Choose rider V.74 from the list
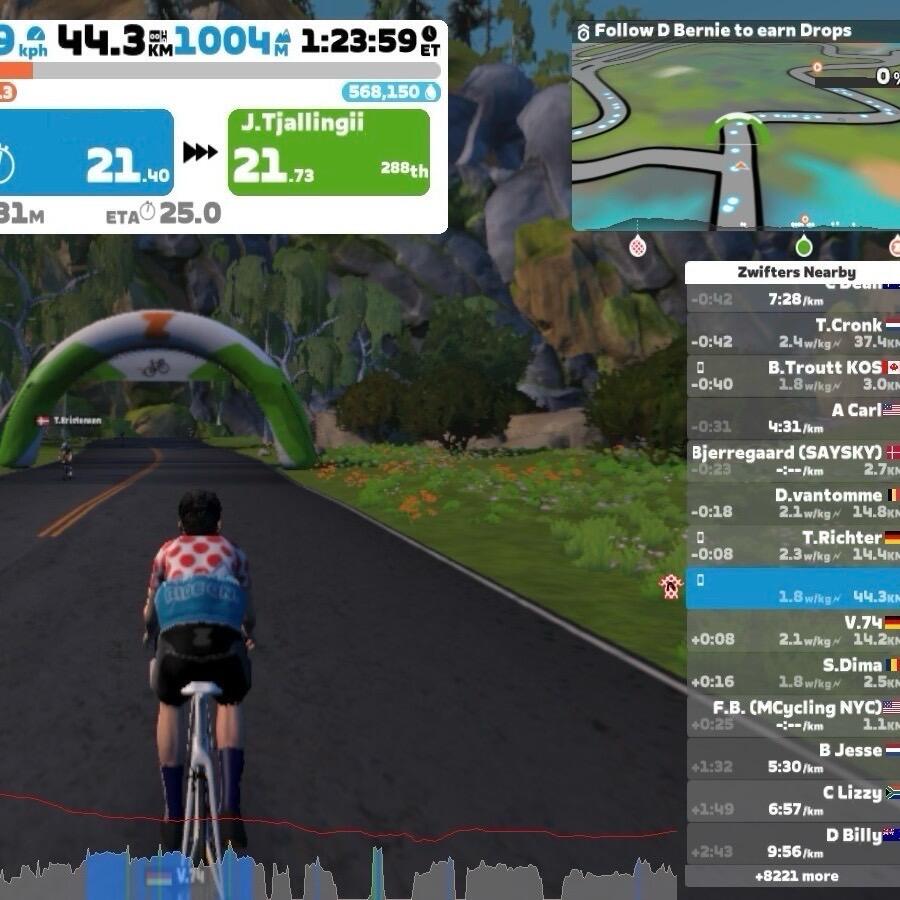Image resolution: width=900 pixels, height=900 pixels. pos(792,631)
